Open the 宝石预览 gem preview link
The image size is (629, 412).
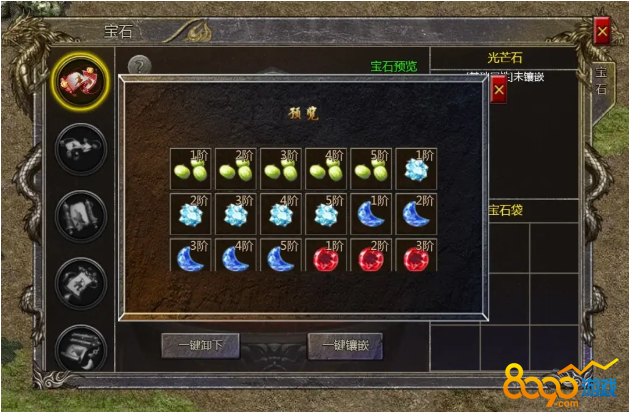394,66
